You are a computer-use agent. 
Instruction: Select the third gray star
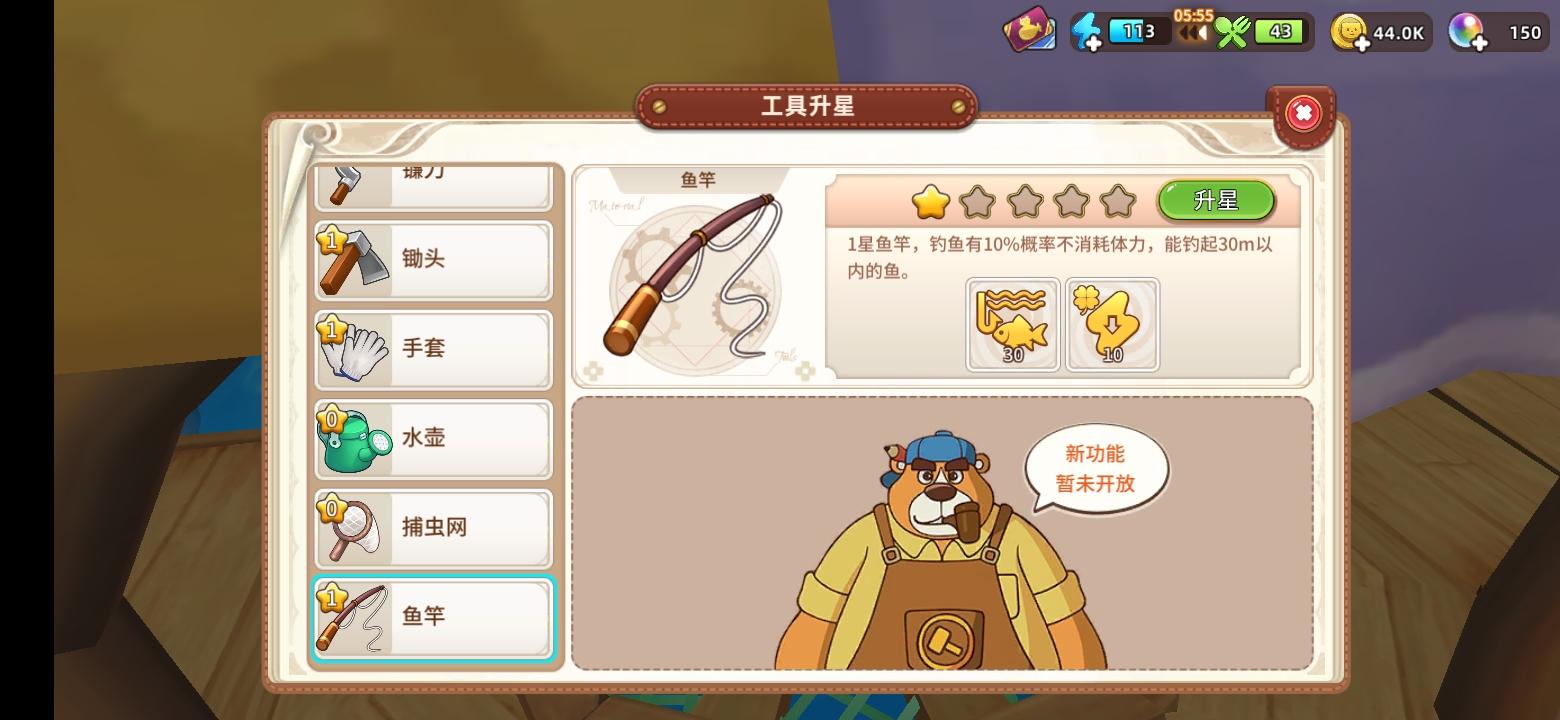coord(1026,201)
